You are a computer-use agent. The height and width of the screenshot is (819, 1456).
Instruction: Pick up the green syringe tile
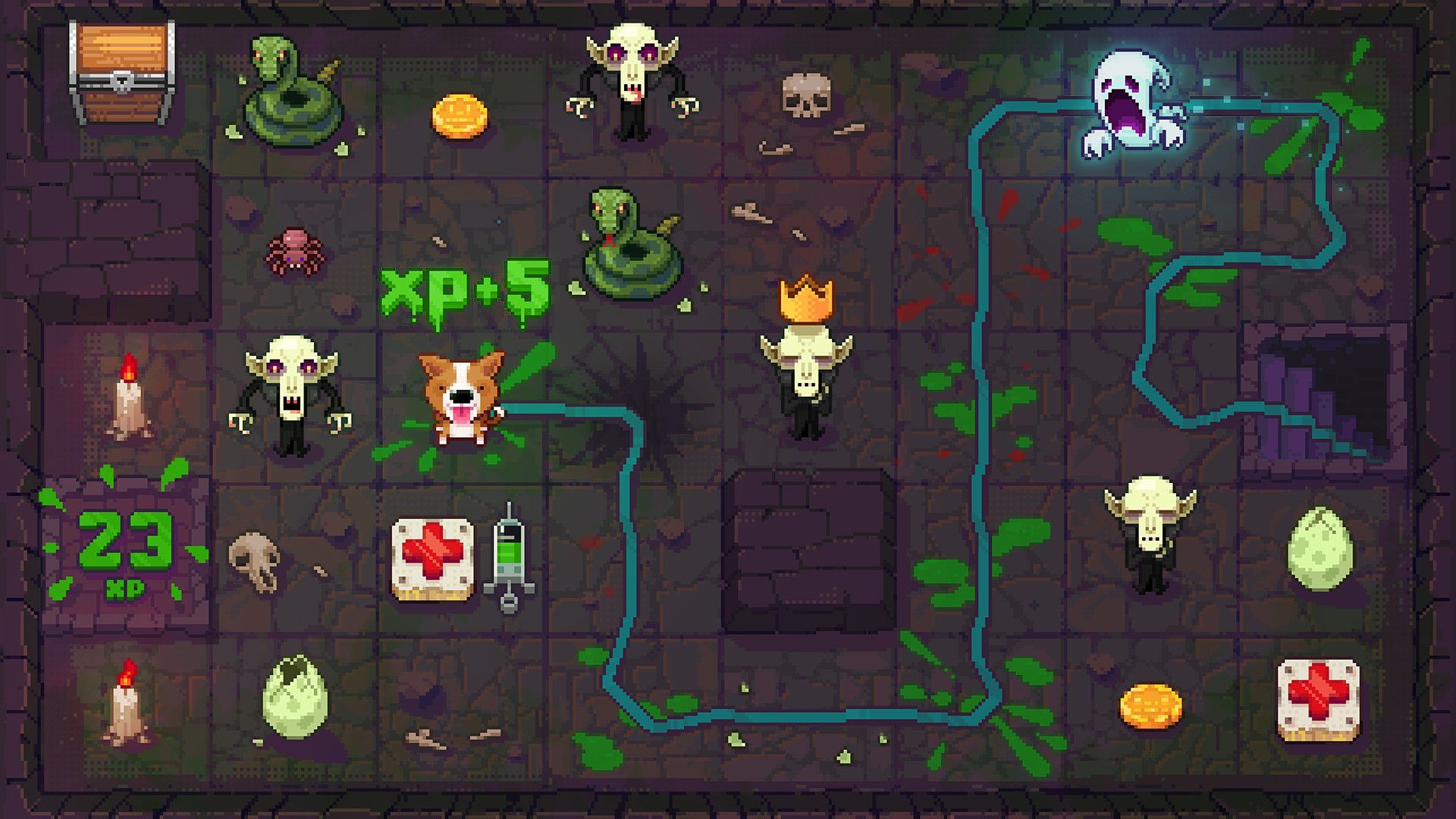click(x=509, y=556)
